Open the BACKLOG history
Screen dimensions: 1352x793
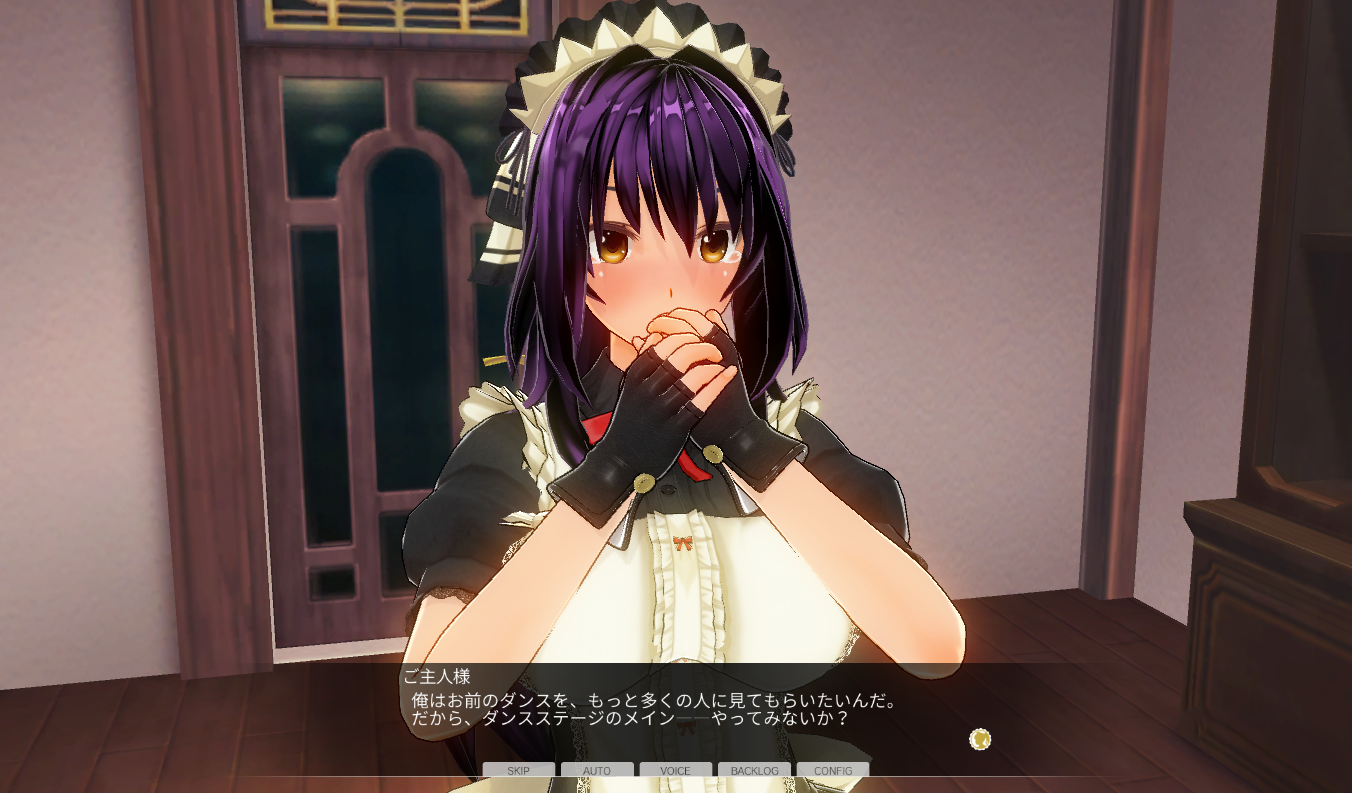point(754,770)
